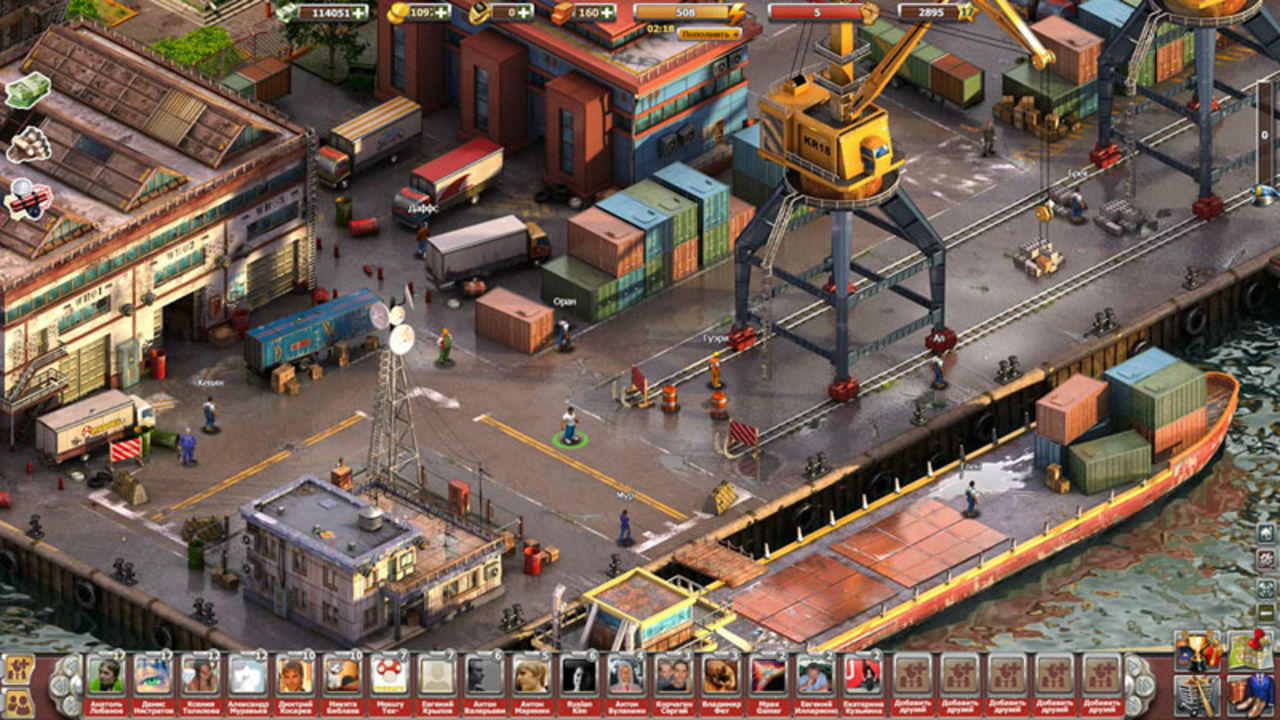Select the cigarettes contraband icon on left sidebar
Image resolution: width=1280 pixels, height=720 pixels.
pos(27,145)
